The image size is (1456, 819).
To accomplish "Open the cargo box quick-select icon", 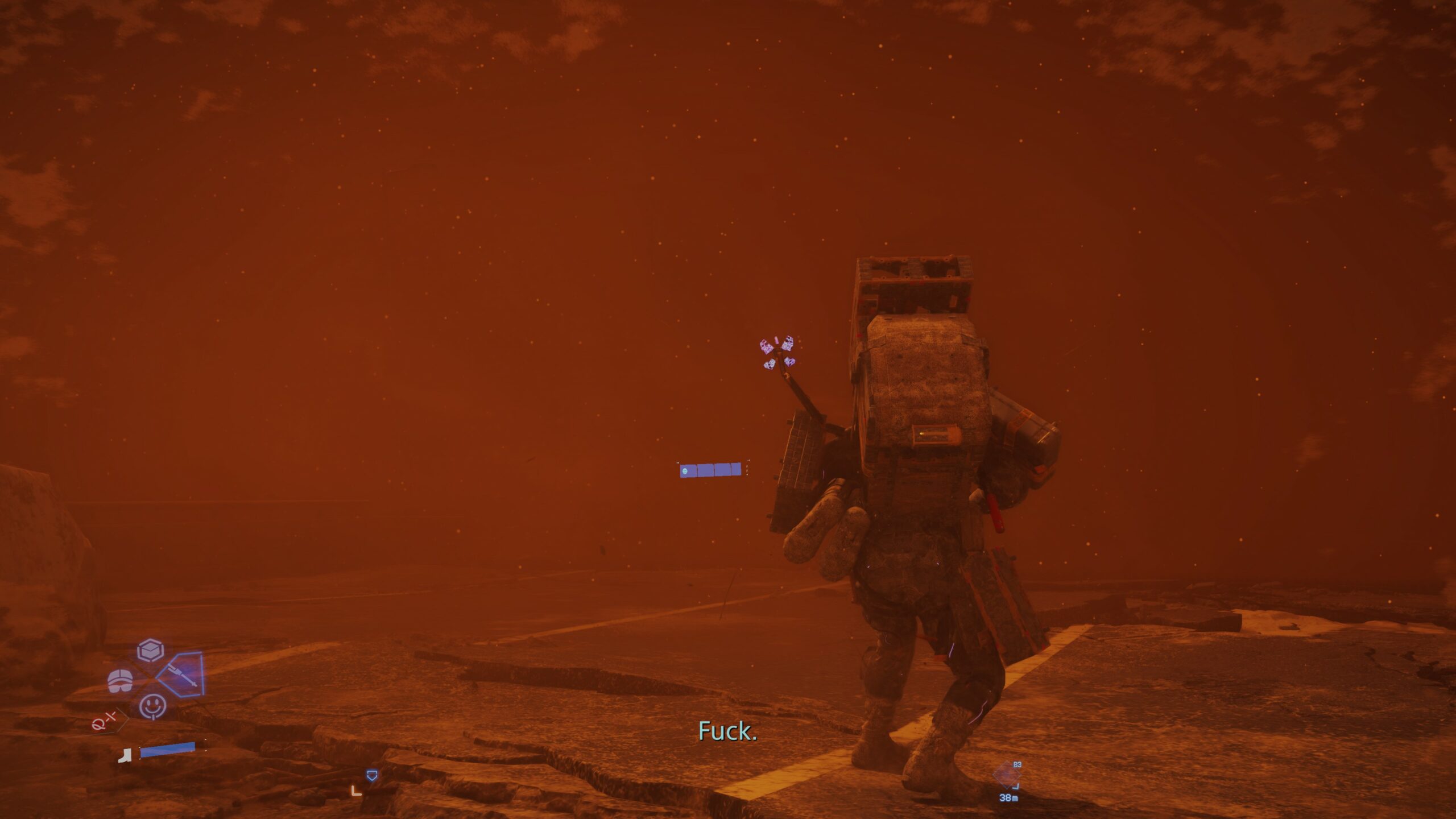I will tap(151, 651).
